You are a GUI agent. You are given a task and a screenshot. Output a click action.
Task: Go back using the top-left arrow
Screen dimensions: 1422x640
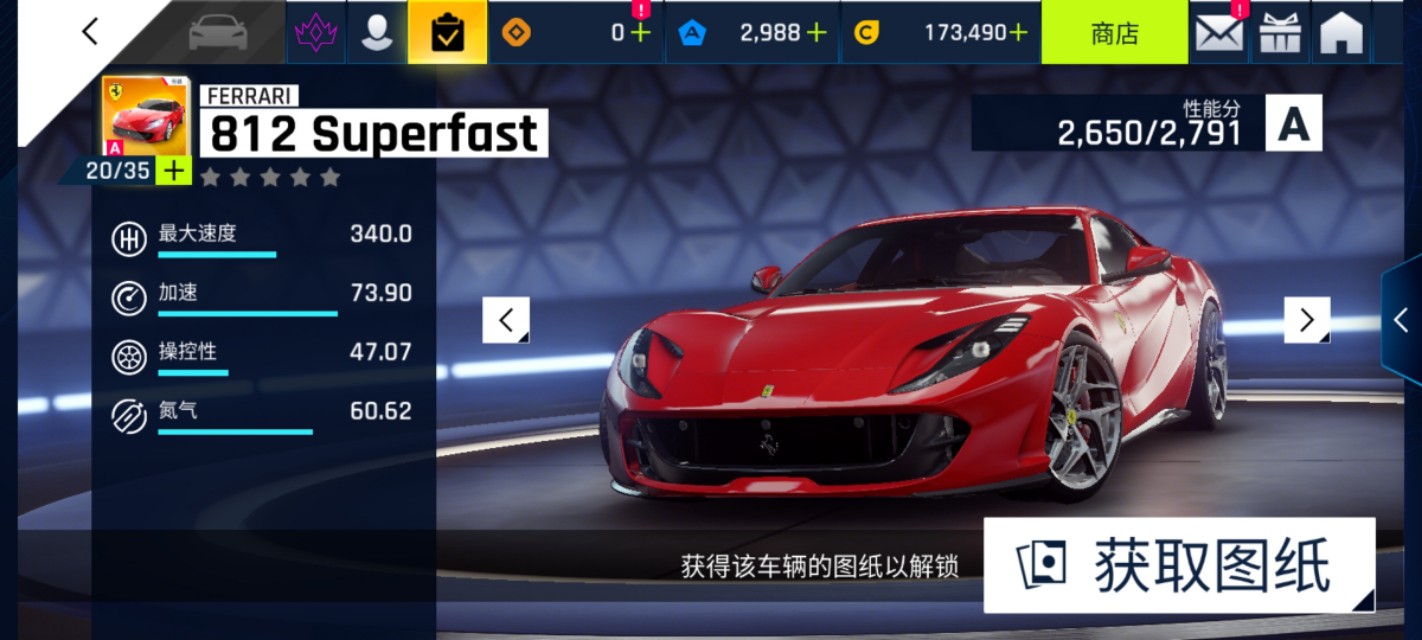click(x=90, y=32)
